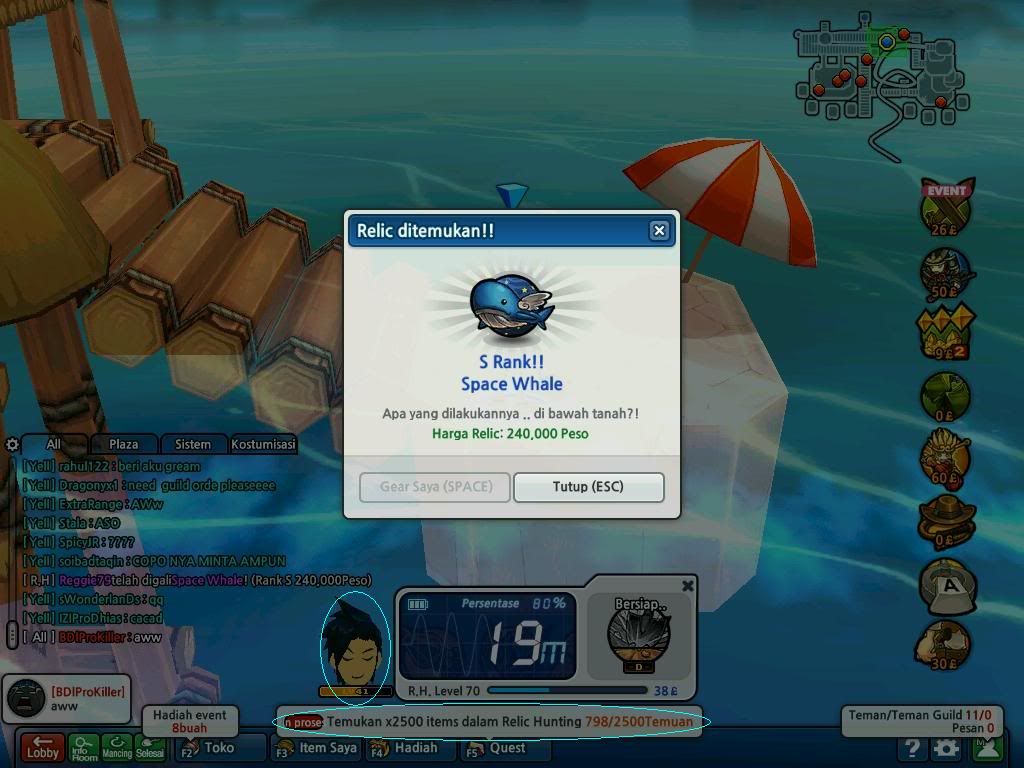
Task: Click the Mancing fishing button
Action: 118,748
